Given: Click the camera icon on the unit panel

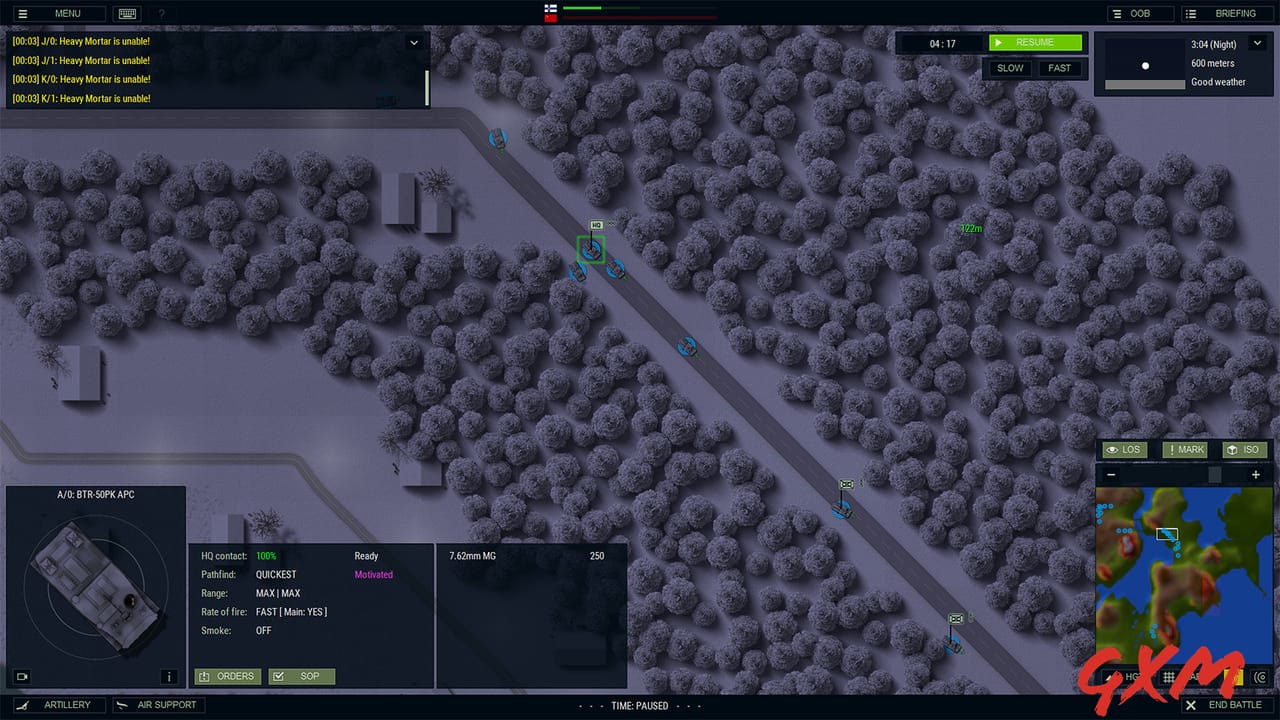Looking at the screenshot, I should pyautogui.click(x=21, y=677).
